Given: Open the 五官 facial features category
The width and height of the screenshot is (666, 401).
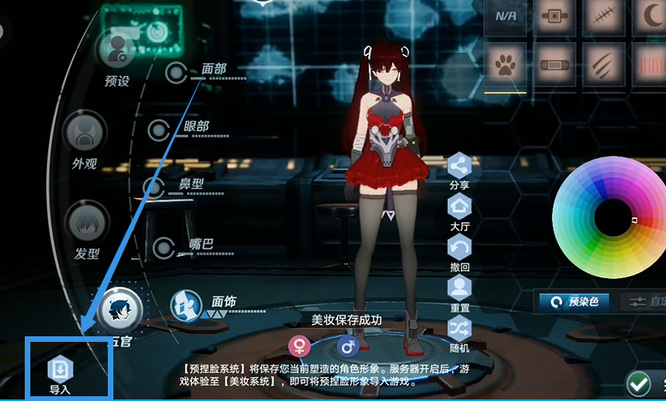Looking at the screenshot, I should tap(120, 309).
